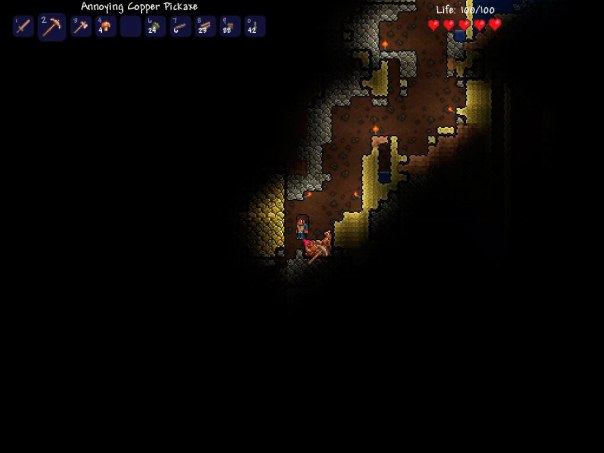Choose the slot 6 stack of 24
604x453 pixels.
(155, 27)
